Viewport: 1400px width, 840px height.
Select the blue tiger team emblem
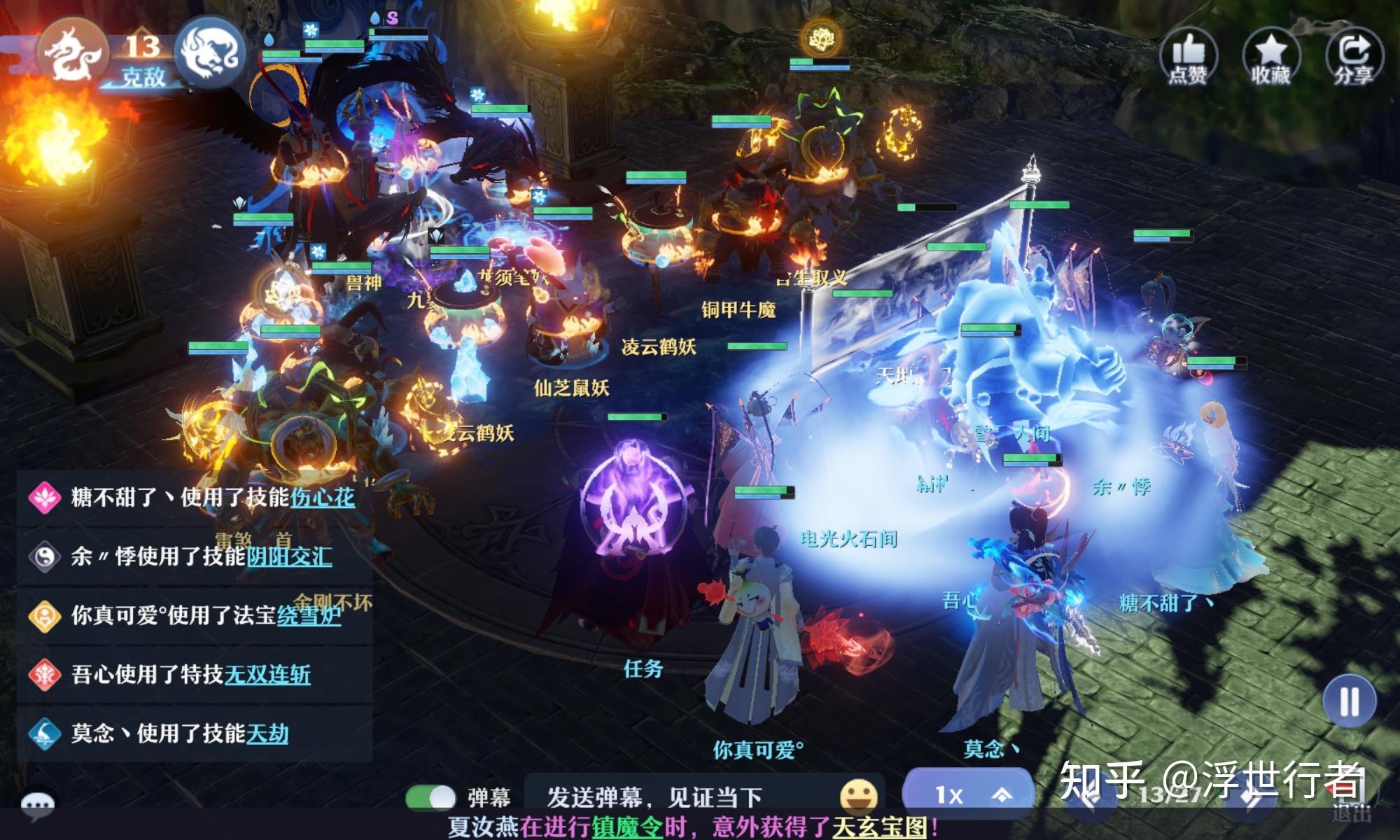pyautogui.click(x=209, y=53)
